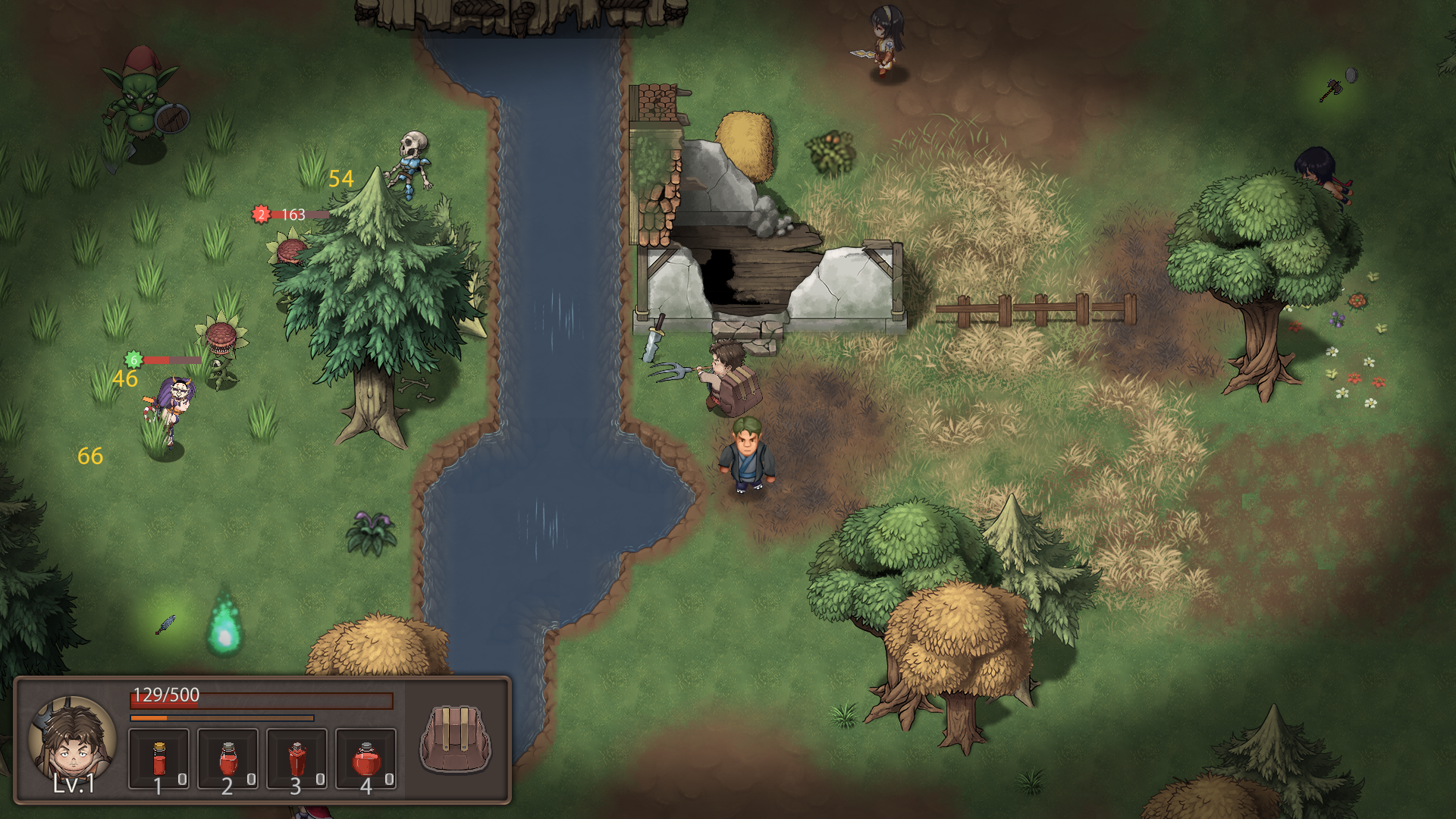Choose the angular red bottle in slot 3
1456x819 pixels.
(297, 758)
